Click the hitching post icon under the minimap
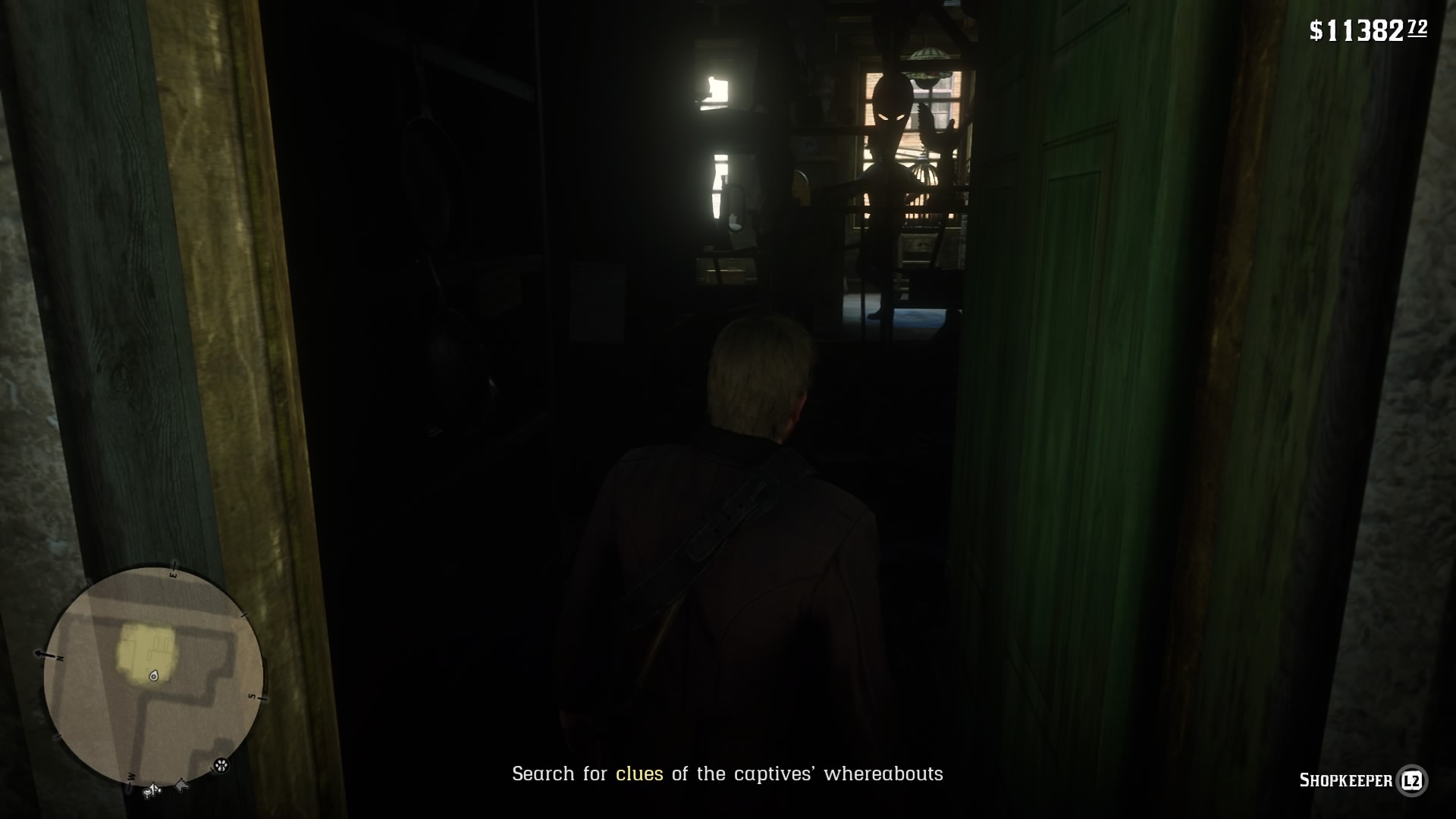1456x819 pixels. 151,790
